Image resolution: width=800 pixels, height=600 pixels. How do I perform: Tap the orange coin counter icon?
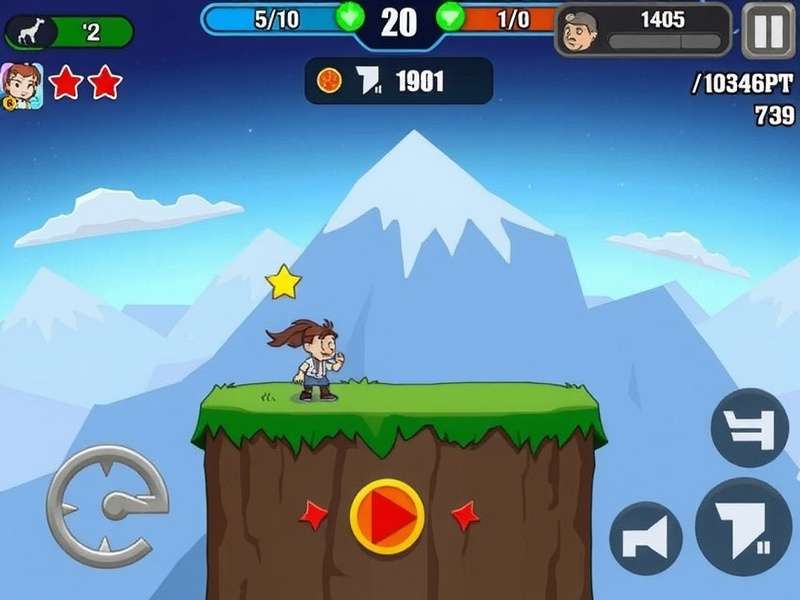(329, 81)
